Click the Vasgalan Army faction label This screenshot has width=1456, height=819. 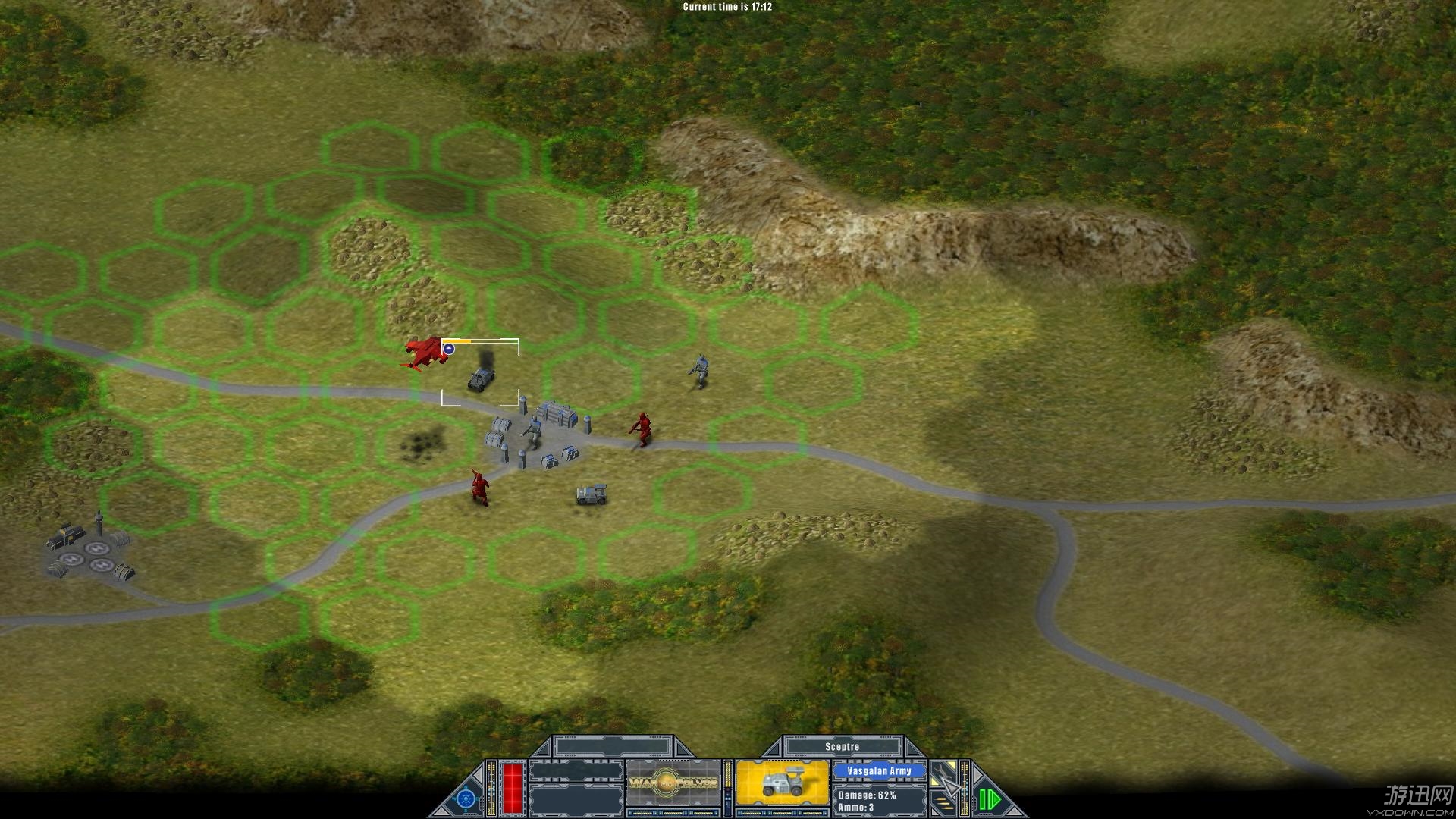click(879, 771)
